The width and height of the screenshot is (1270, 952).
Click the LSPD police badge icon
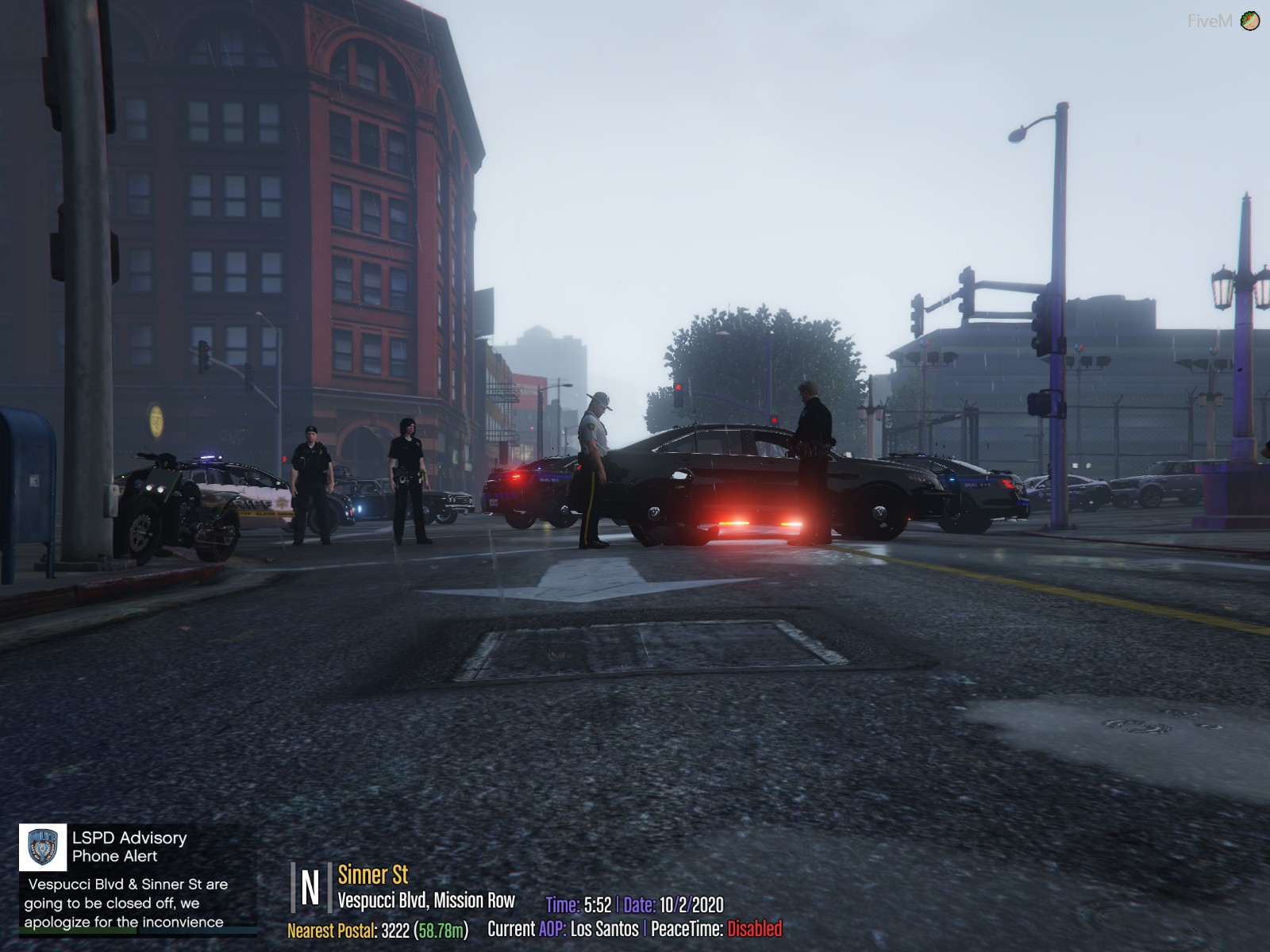pyautogui.click(x=43, y=847)
